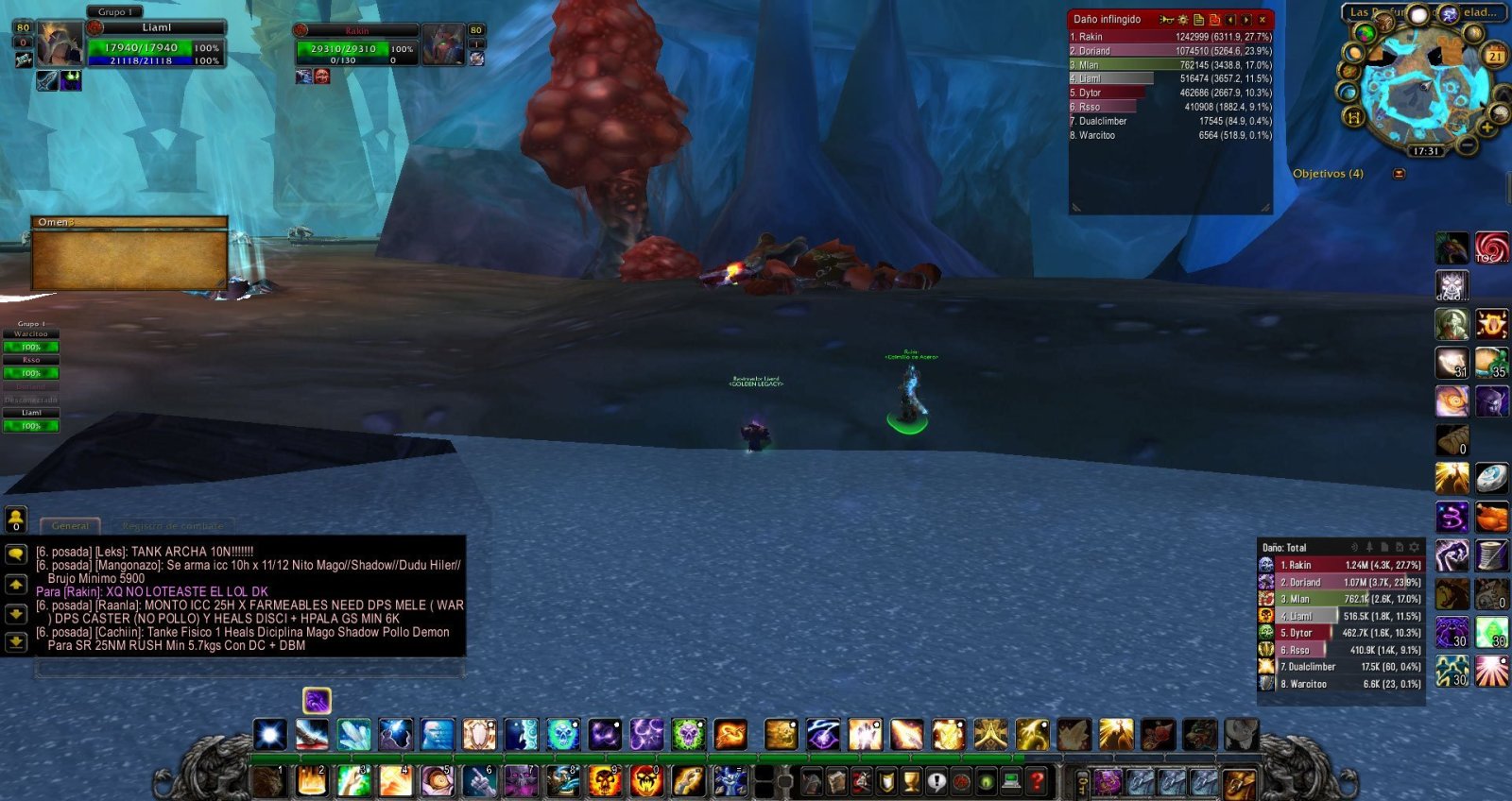The height and width of the screenshot is (801, 1512).
Task: Click the green computer icon in the micro menu
Action: tap(1010, 779)
